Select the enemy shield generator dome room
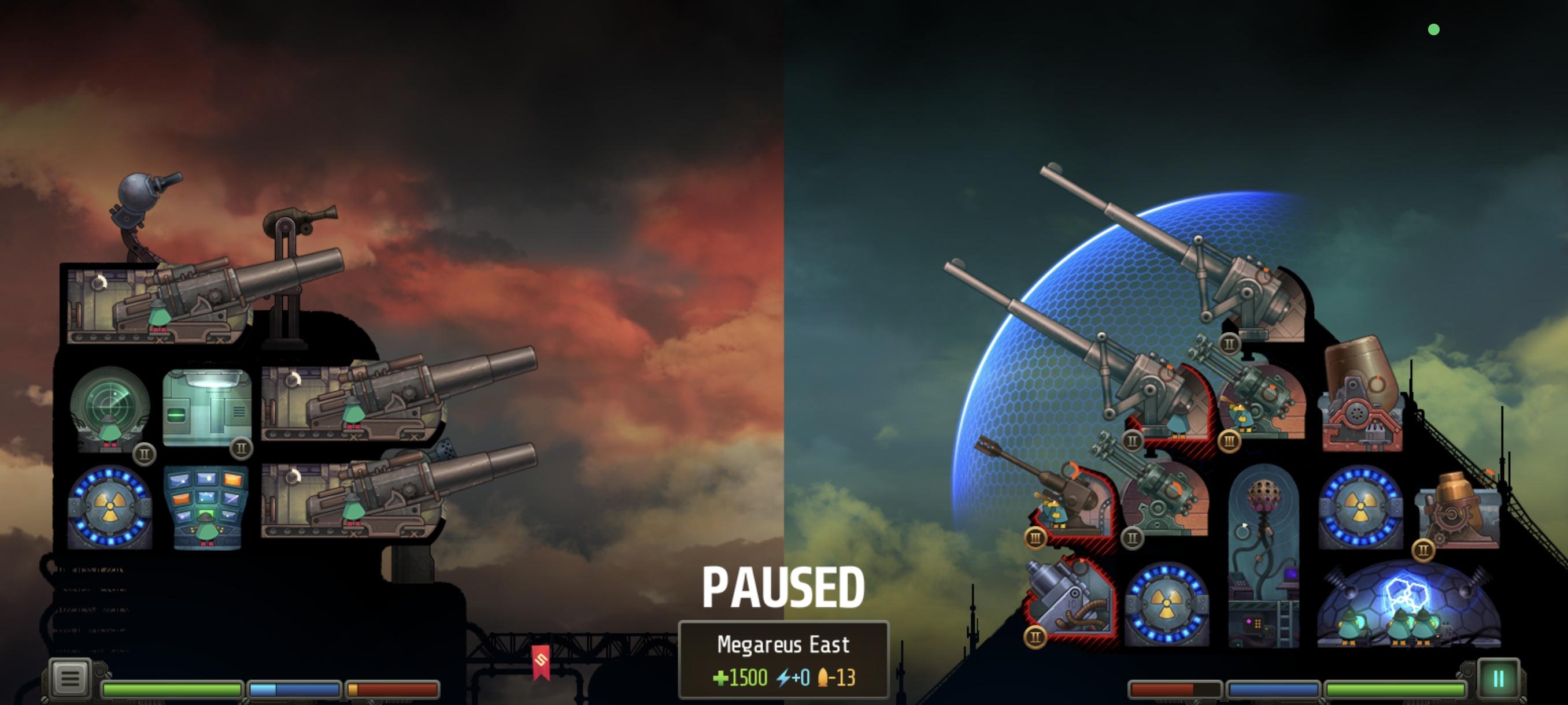 click(x=1408, y=604)
